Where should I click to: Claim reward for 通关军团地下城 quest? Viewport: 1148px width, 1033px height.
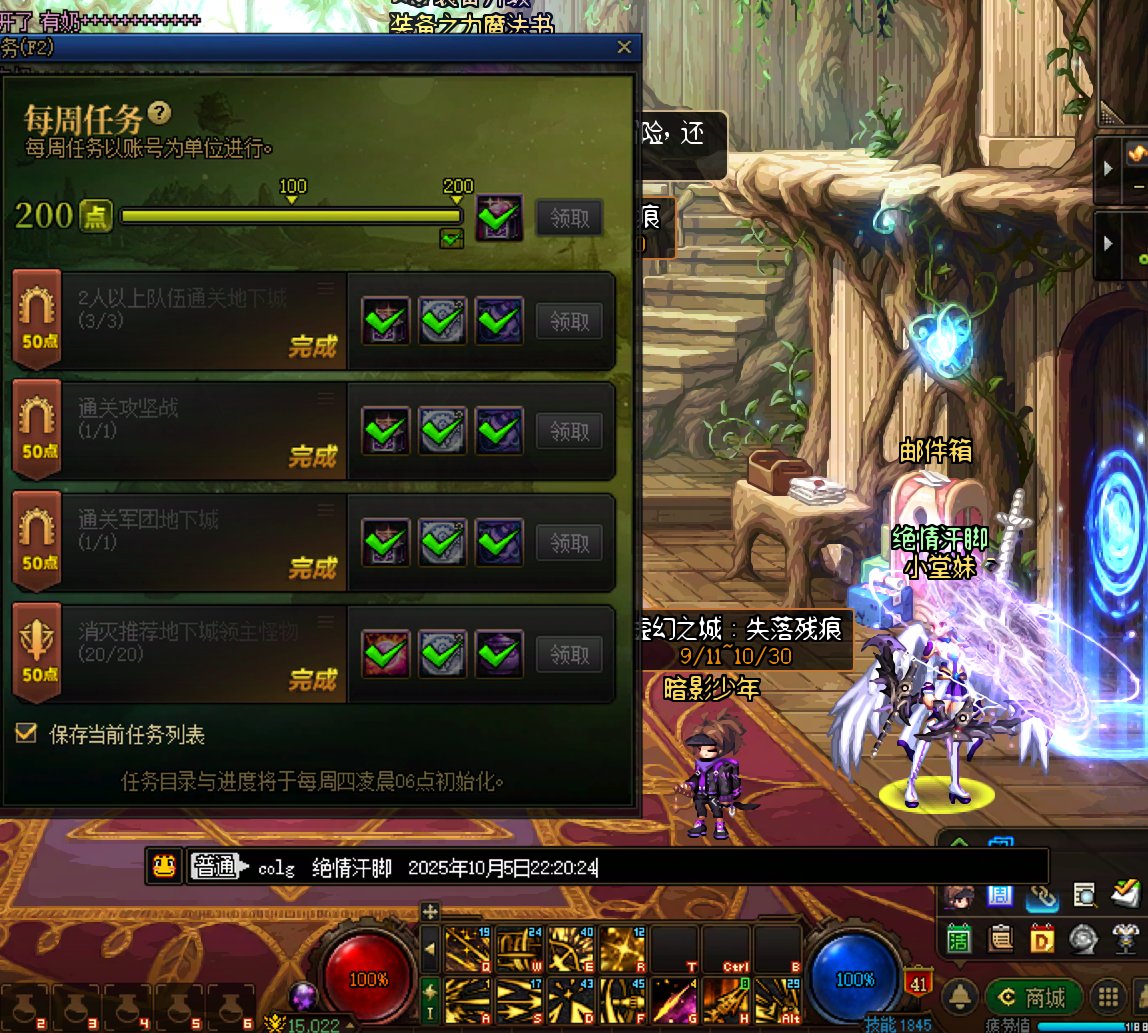coord(569,543)
